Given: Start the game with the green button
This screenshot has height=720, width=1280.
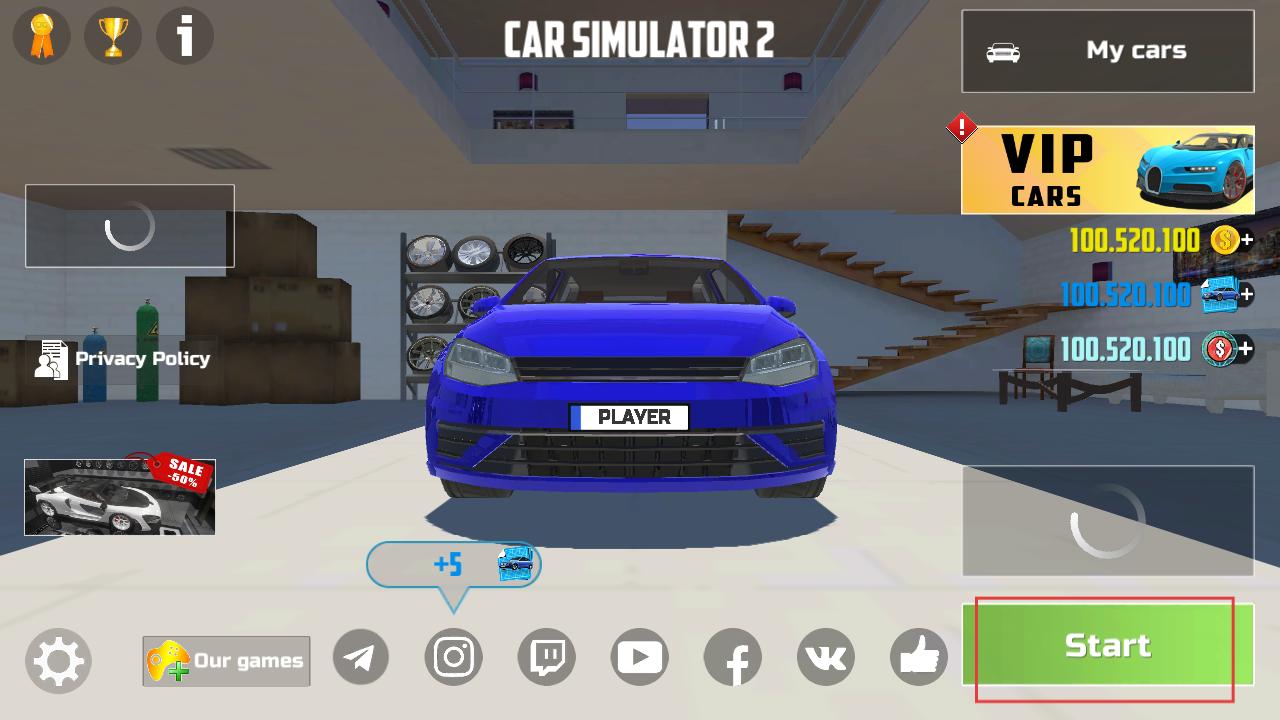Looking at the screenshot, I should tap(1107, 645).
